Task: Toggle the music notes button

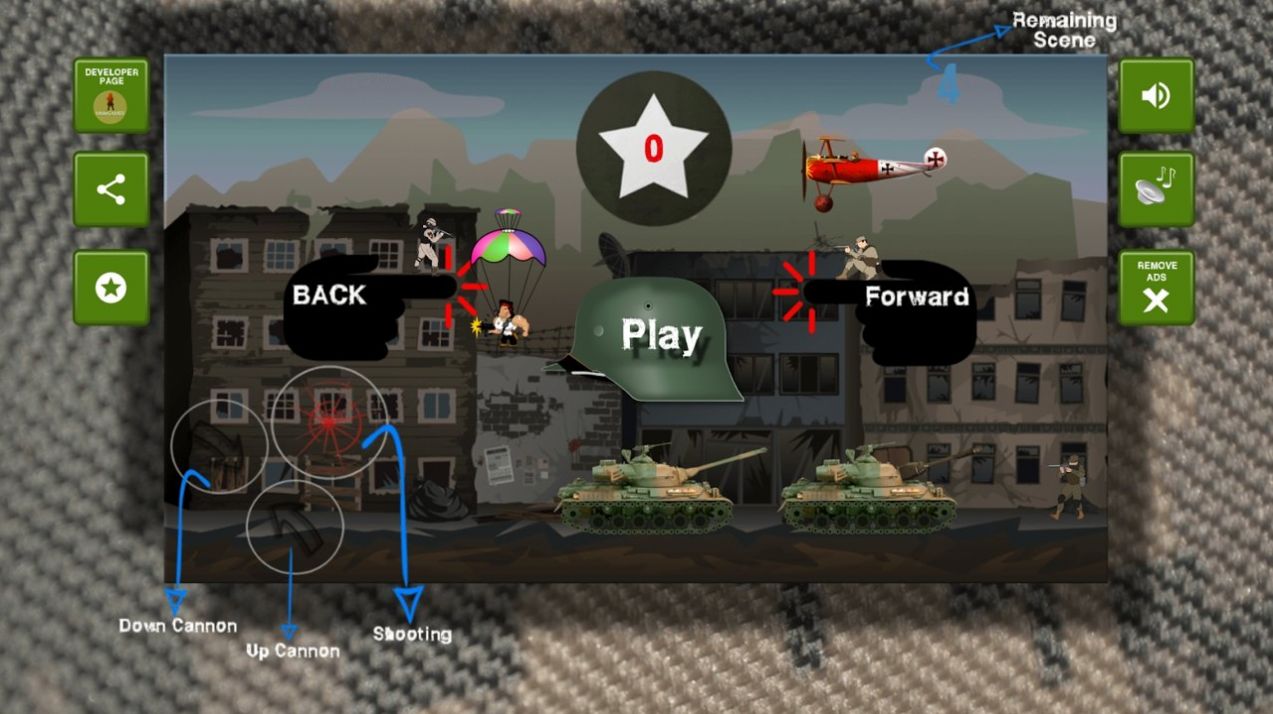Action: tap(1156, 190)
